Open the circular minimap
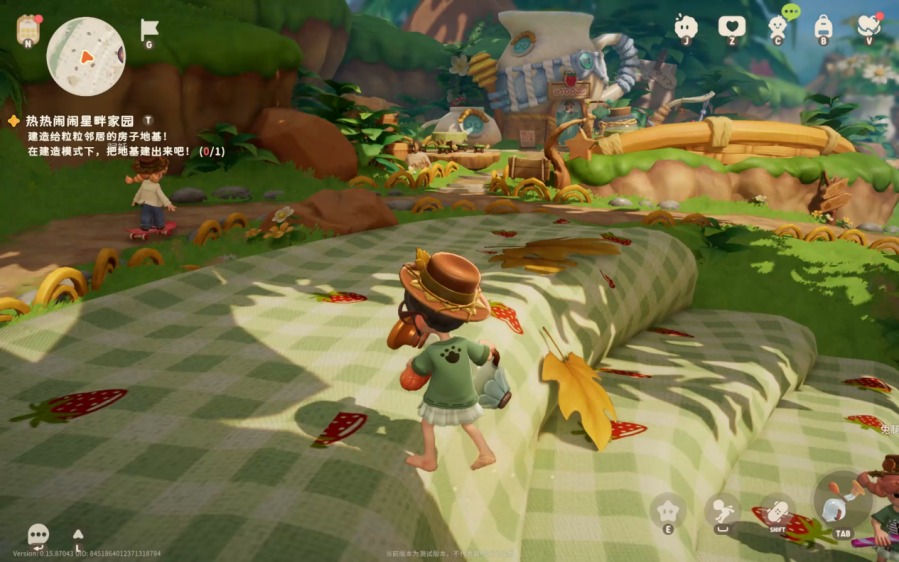899x562 pixels. click(x=86, y=56)
